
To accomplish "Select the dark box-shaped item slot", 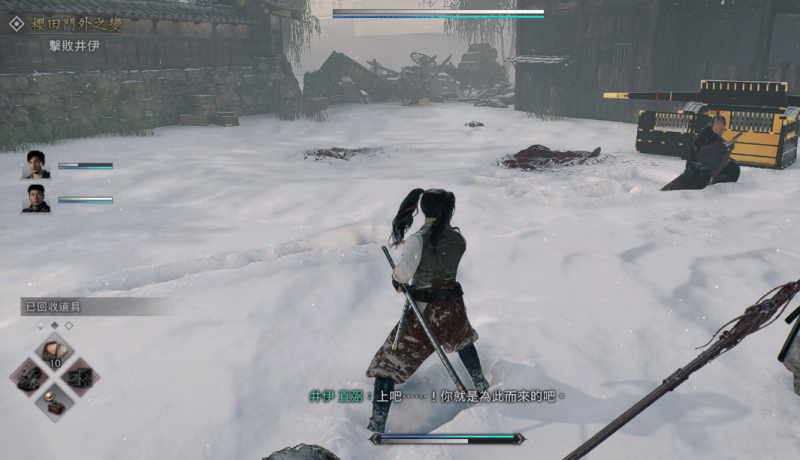I will 79,377.
